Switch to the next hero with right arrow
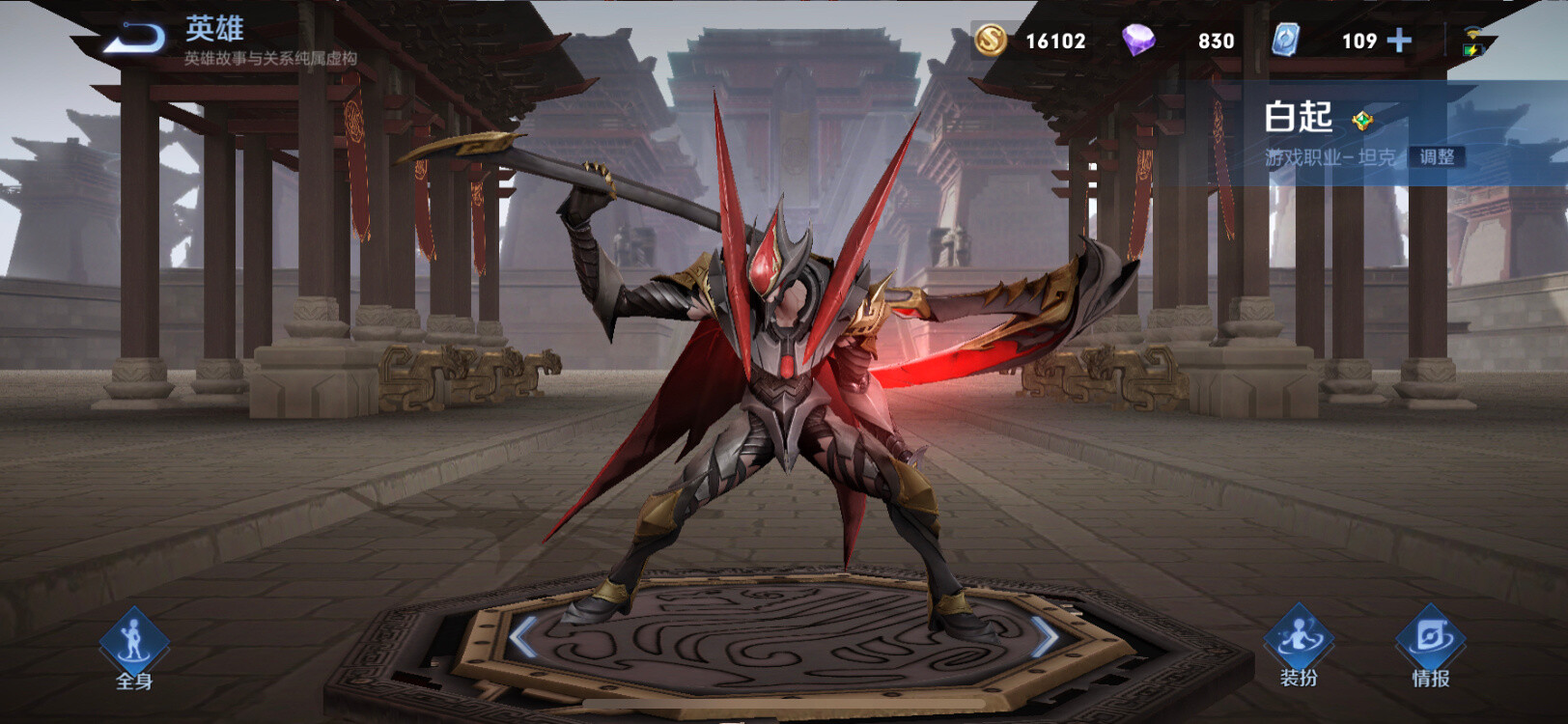The height and width of the screenshot is (724, 1568). point(1046,637)
